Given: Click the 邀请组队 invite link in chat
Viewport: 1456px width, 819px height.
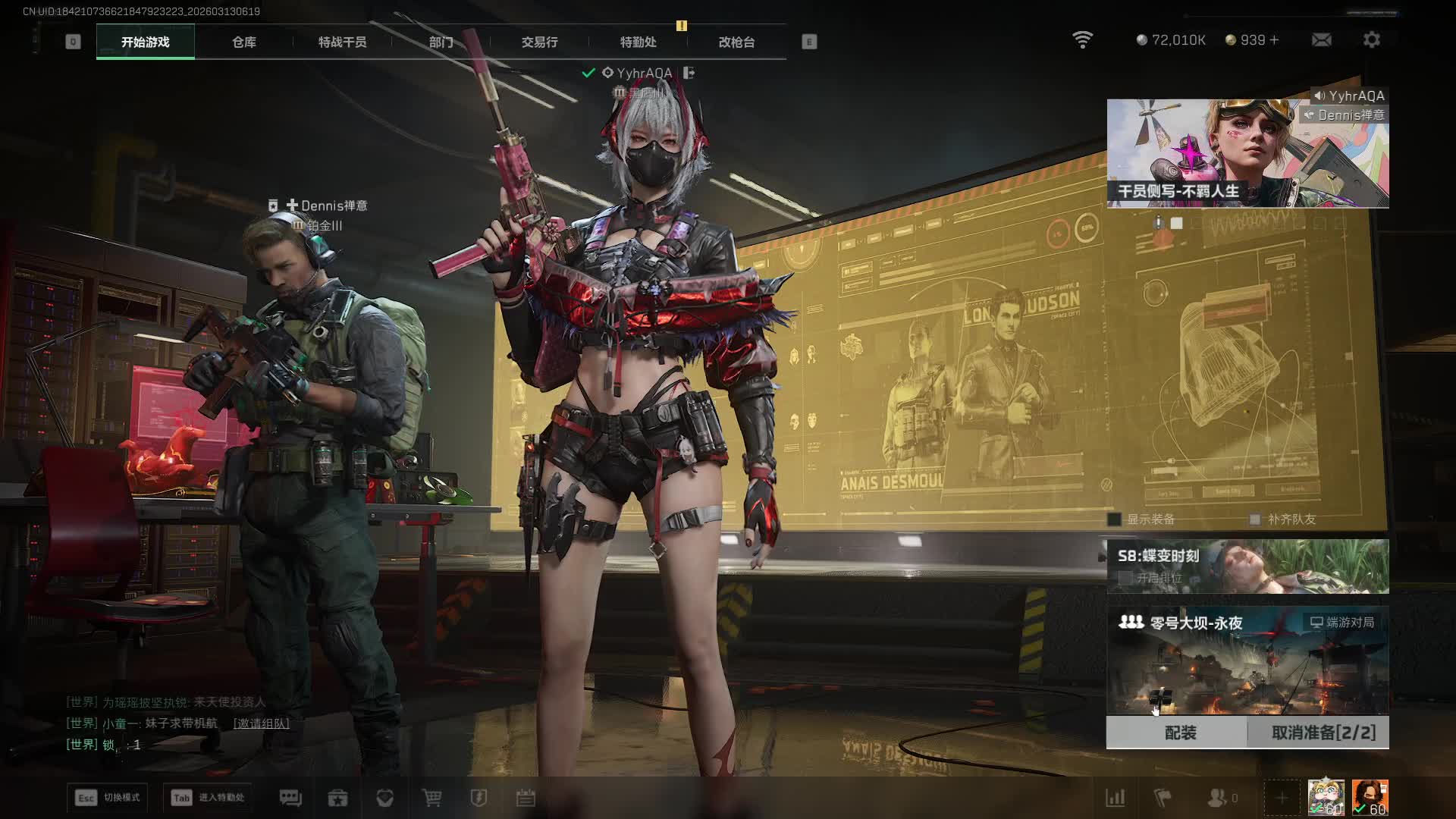Looking at the screenshot, I should click(261, 723).
